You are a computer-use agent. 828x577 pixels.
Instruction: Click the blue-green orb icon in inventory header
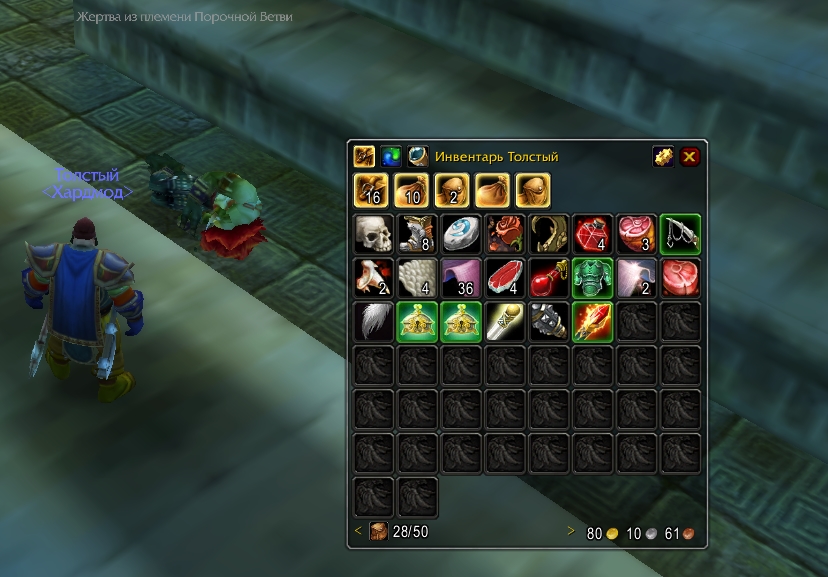(x=391, y=157)
